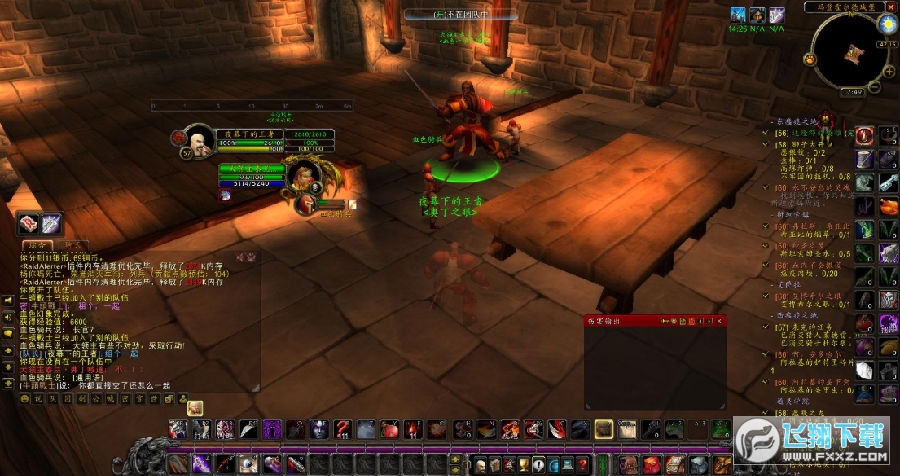This screenshot has height=476, width=900.
Task: Click the red circular ability on the right bar
Action: coord(863,136)
